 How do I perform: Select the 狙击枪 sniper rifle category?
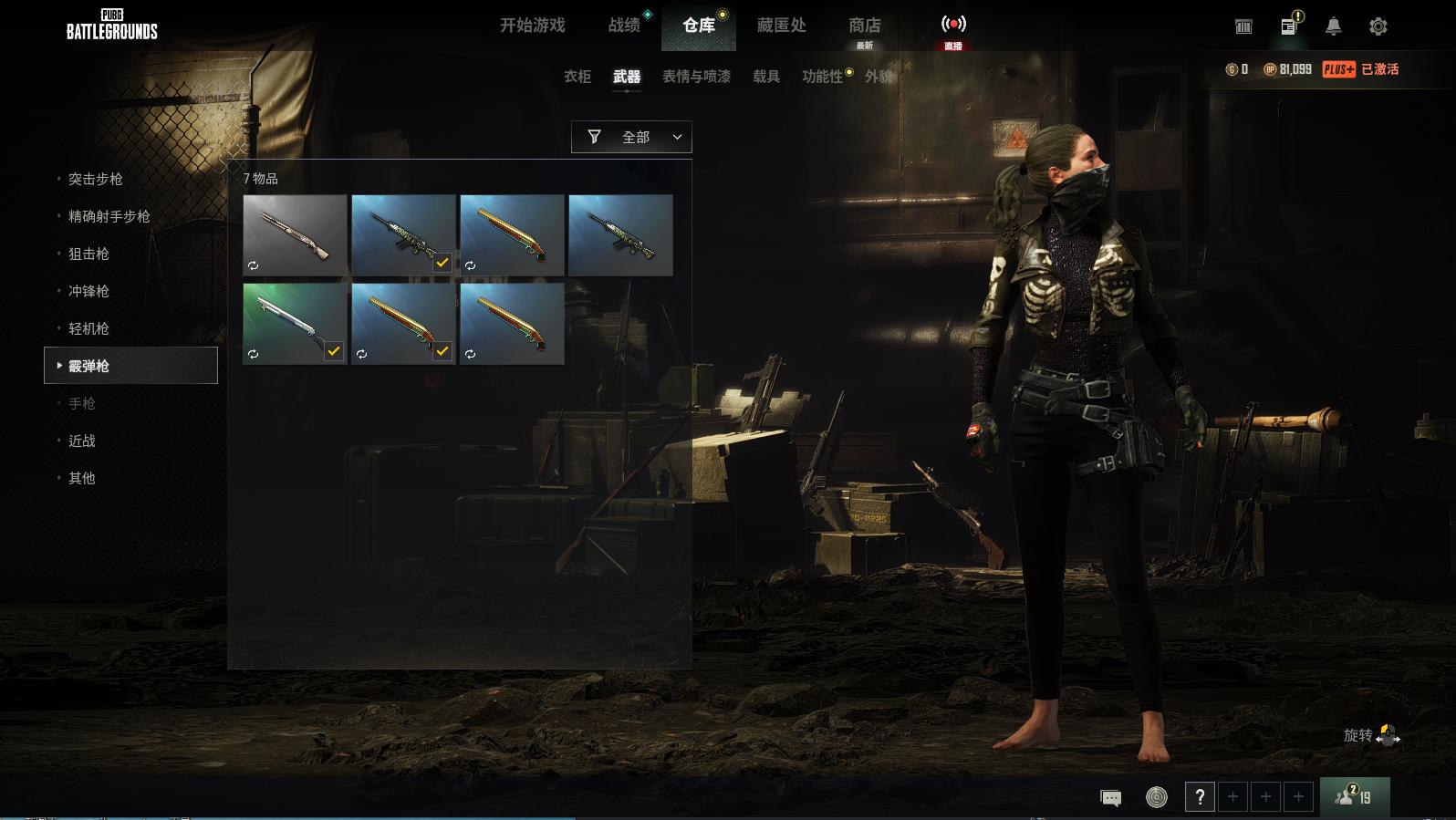click(88, 254)
